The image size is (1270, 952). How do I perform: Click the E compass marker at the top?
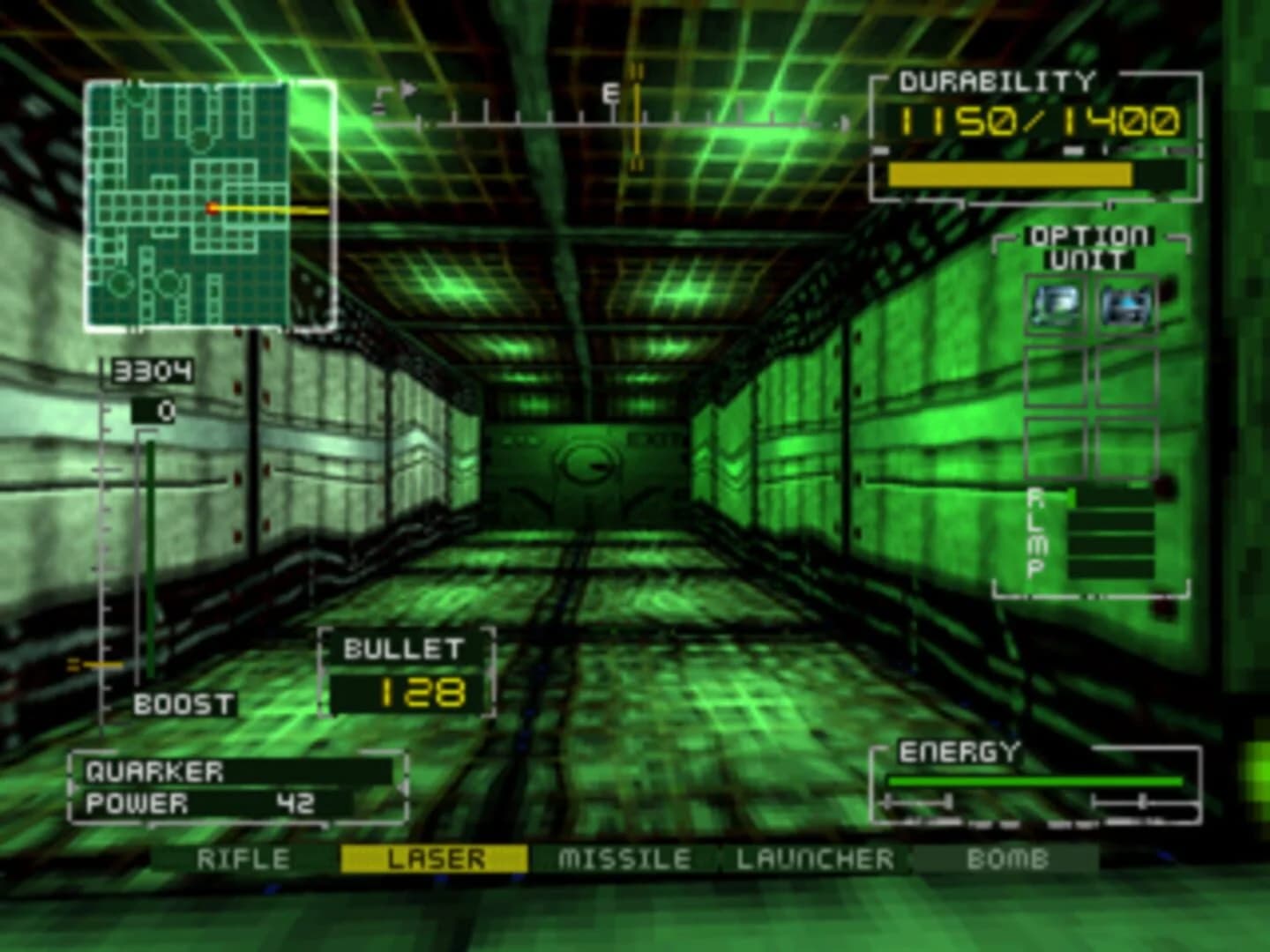pos(611,91)
